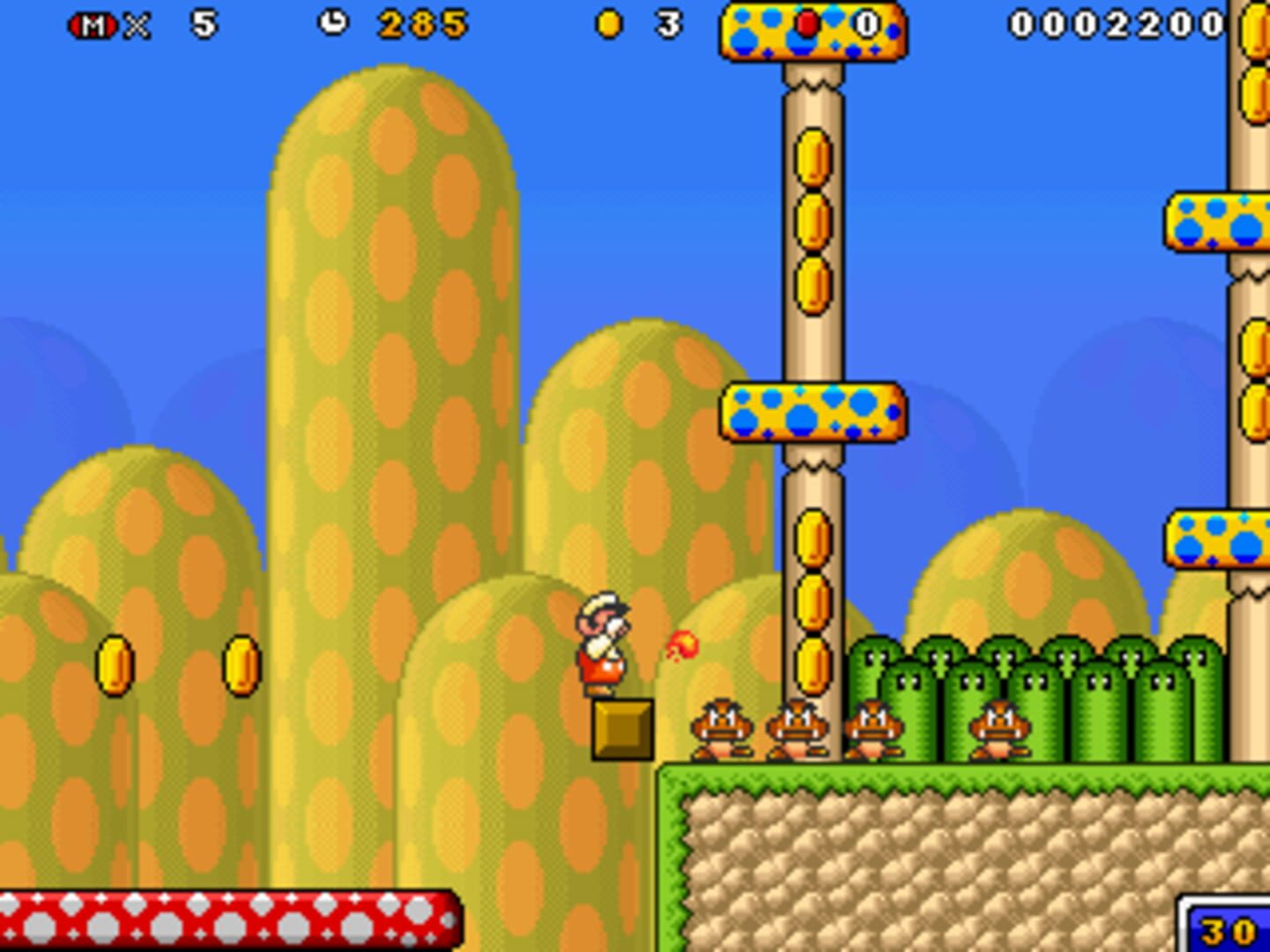
Task: Click the coin icon beside the coin count 3
Action: pyautogui.click(x=607, y=26)
